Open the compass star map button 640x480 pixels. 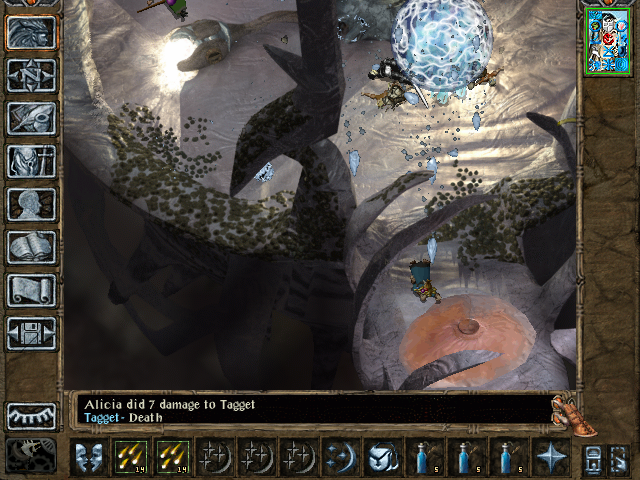(x=31, y=75)
